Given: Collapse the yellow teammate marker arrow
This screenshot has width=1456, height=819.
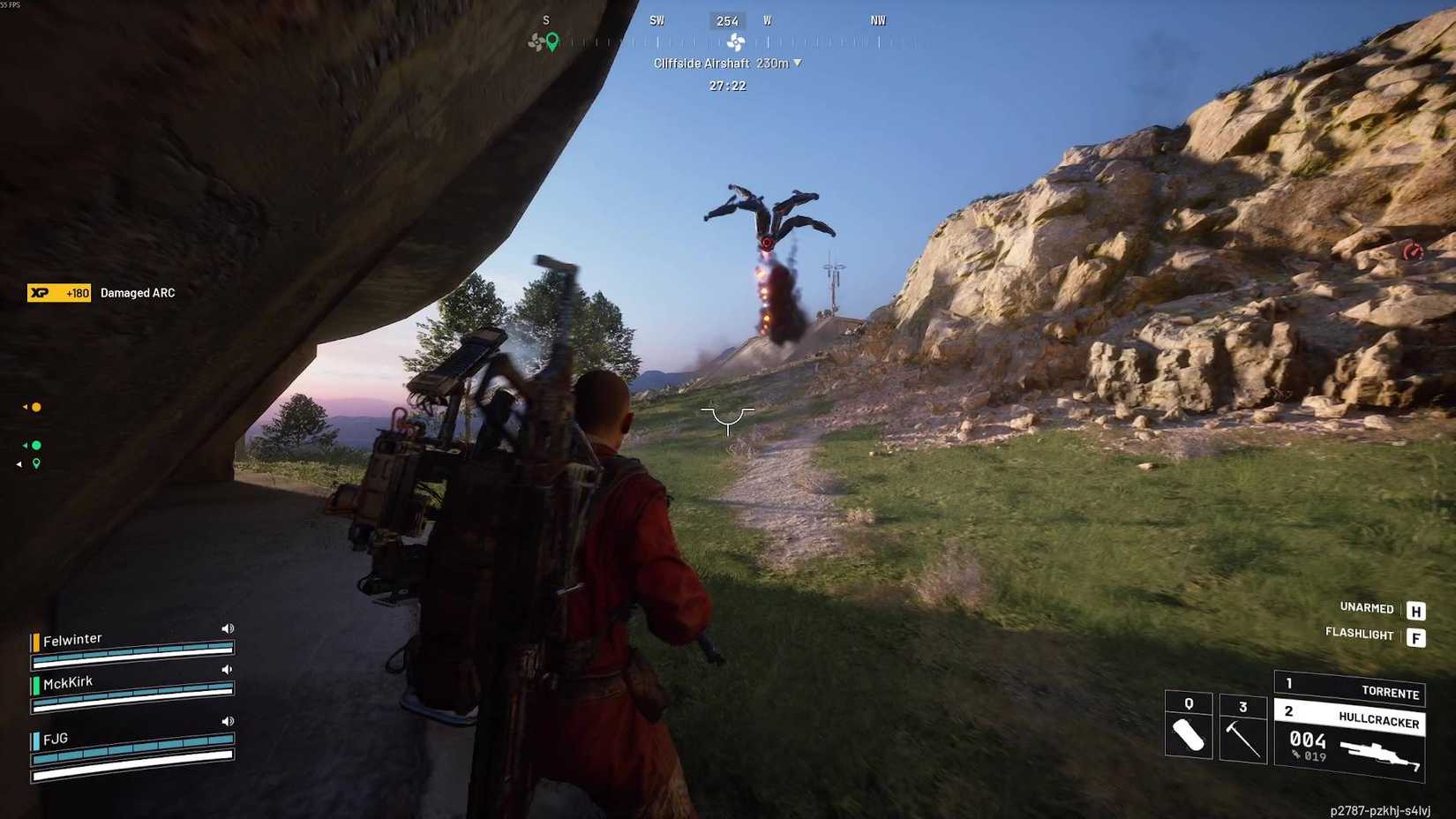Looking at the screenshot, I should coord(24,407).
